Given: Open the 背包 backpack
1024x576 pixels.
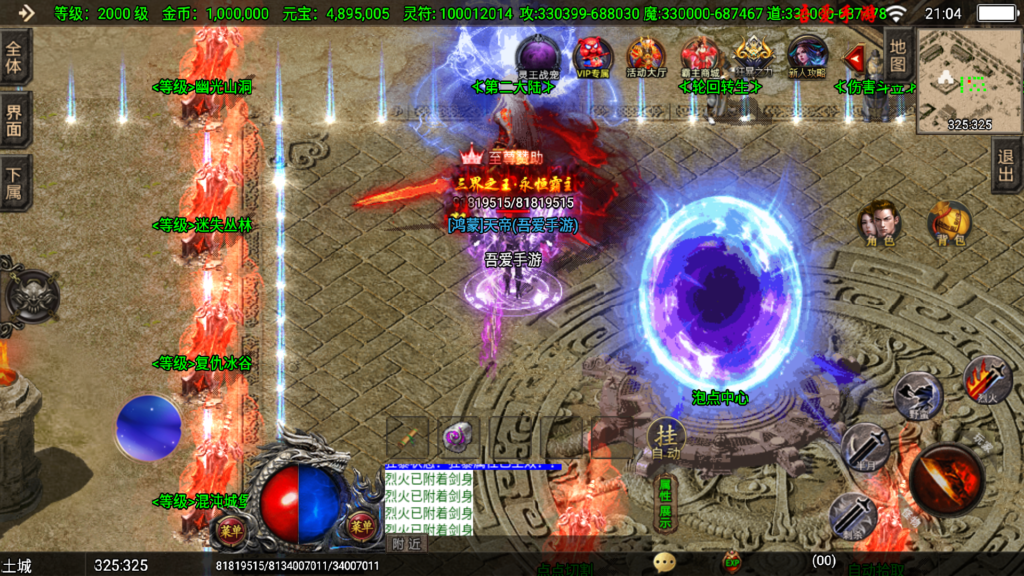Looking at the screenshot, I should [950, 223].
